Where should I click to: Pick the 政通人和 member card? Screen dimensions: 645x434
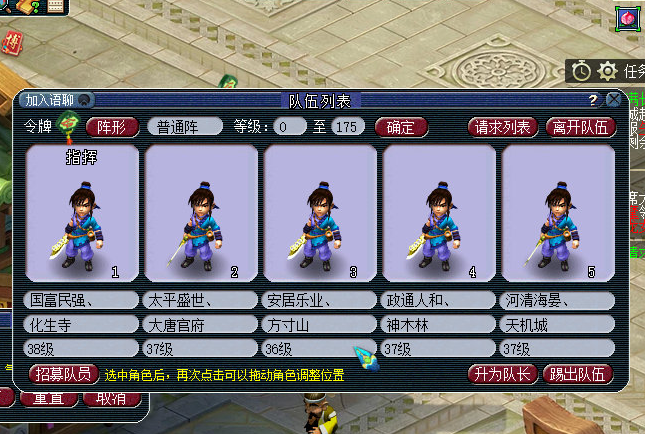438,214
